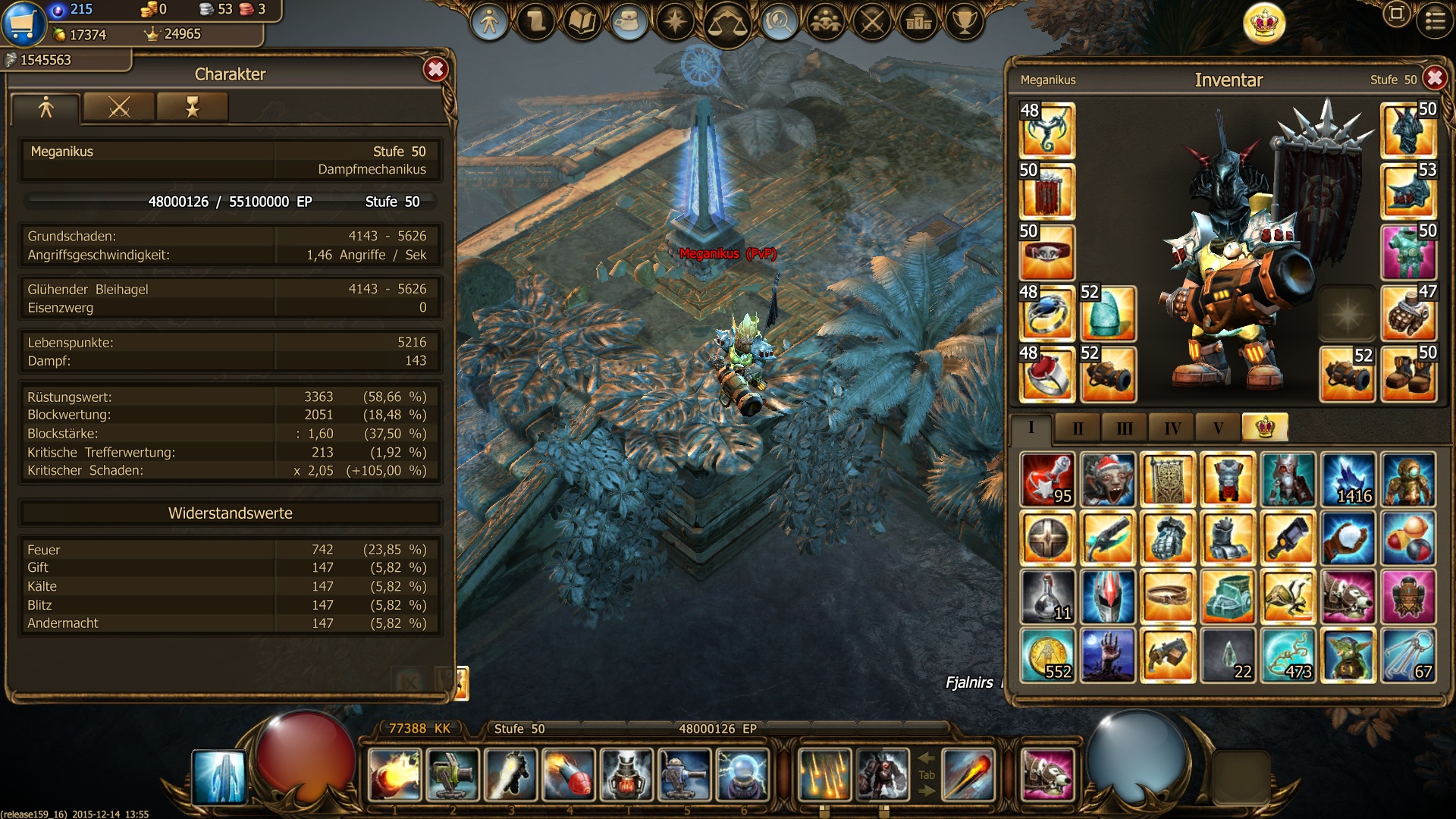
Task: Select inventory bag tab II
Action: pyautogui.click(x=1078, y=428)
